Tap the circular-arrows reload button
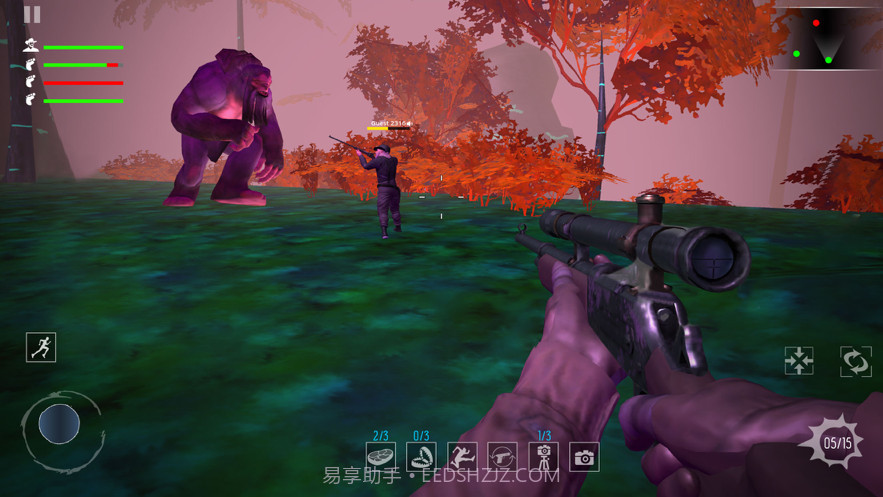The width and height of the screenshot is (883, 497). (x=856, y=361)
